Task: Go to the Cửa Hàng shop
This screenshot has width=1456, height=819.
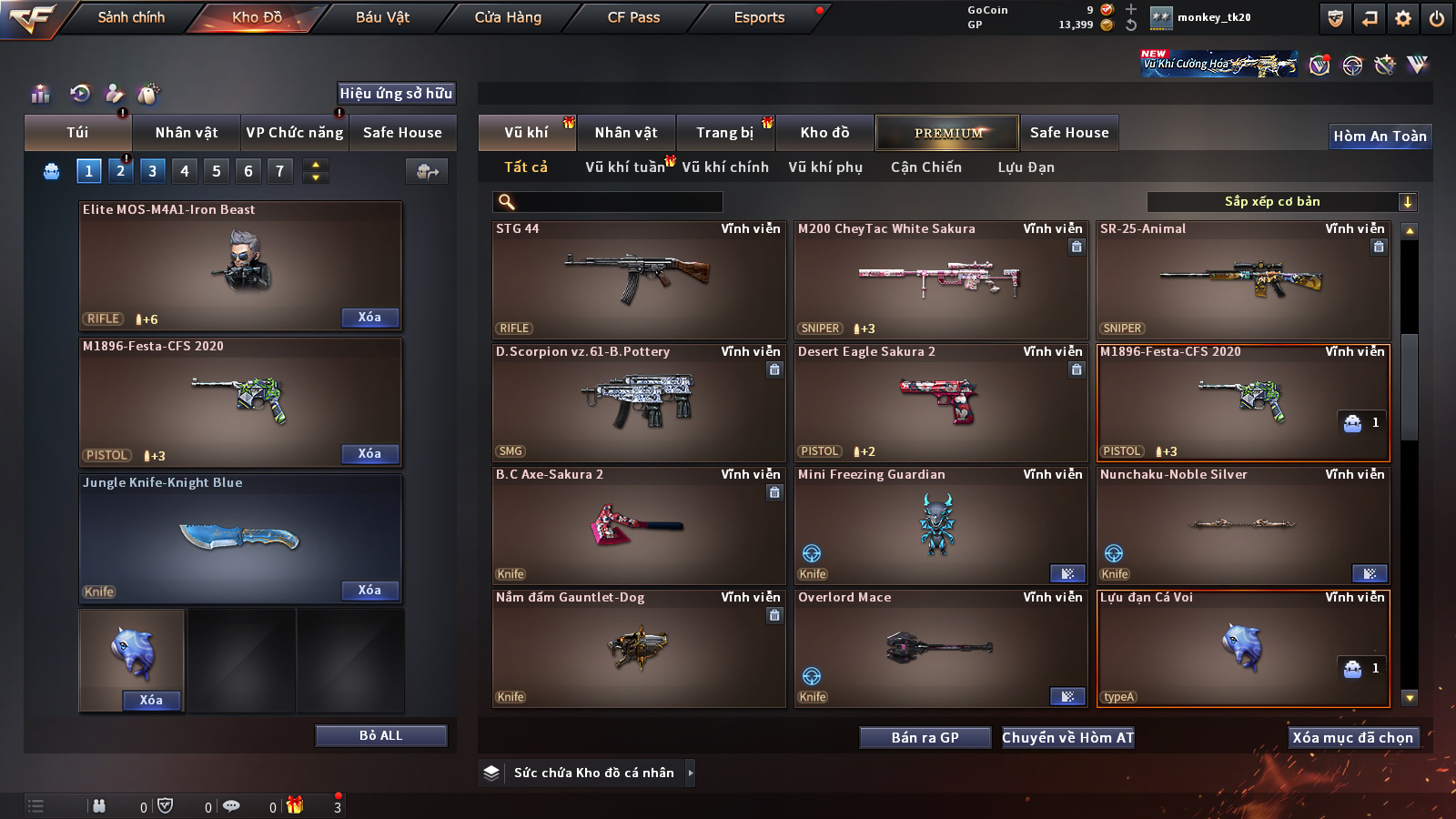Action: [508, 17]
